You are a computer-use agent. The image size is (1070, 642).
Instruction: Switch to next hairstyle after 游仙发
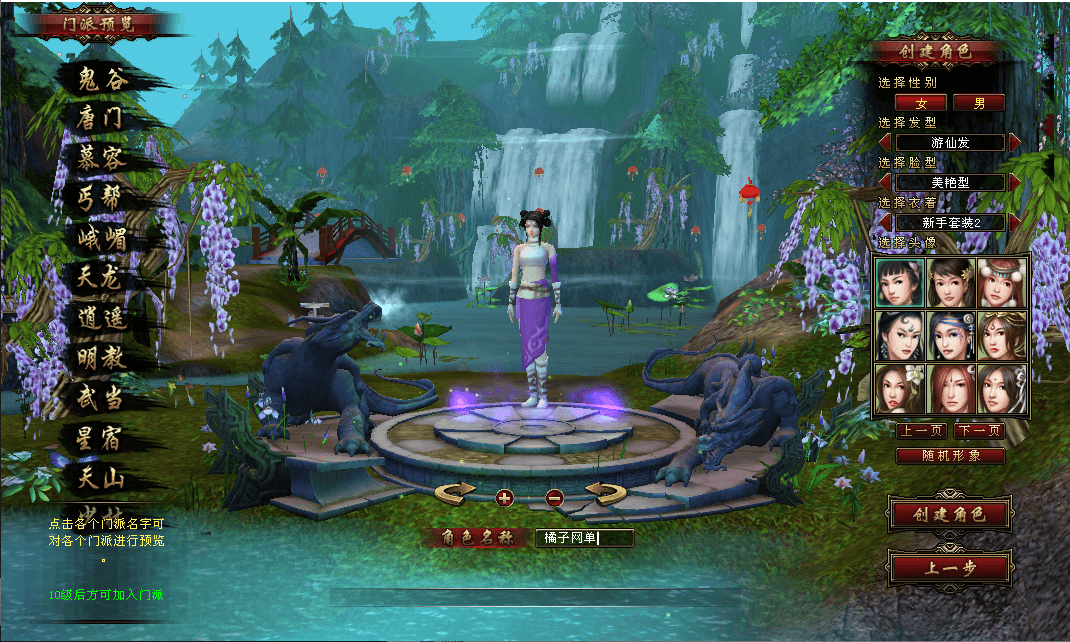(x=1015, y=142)
